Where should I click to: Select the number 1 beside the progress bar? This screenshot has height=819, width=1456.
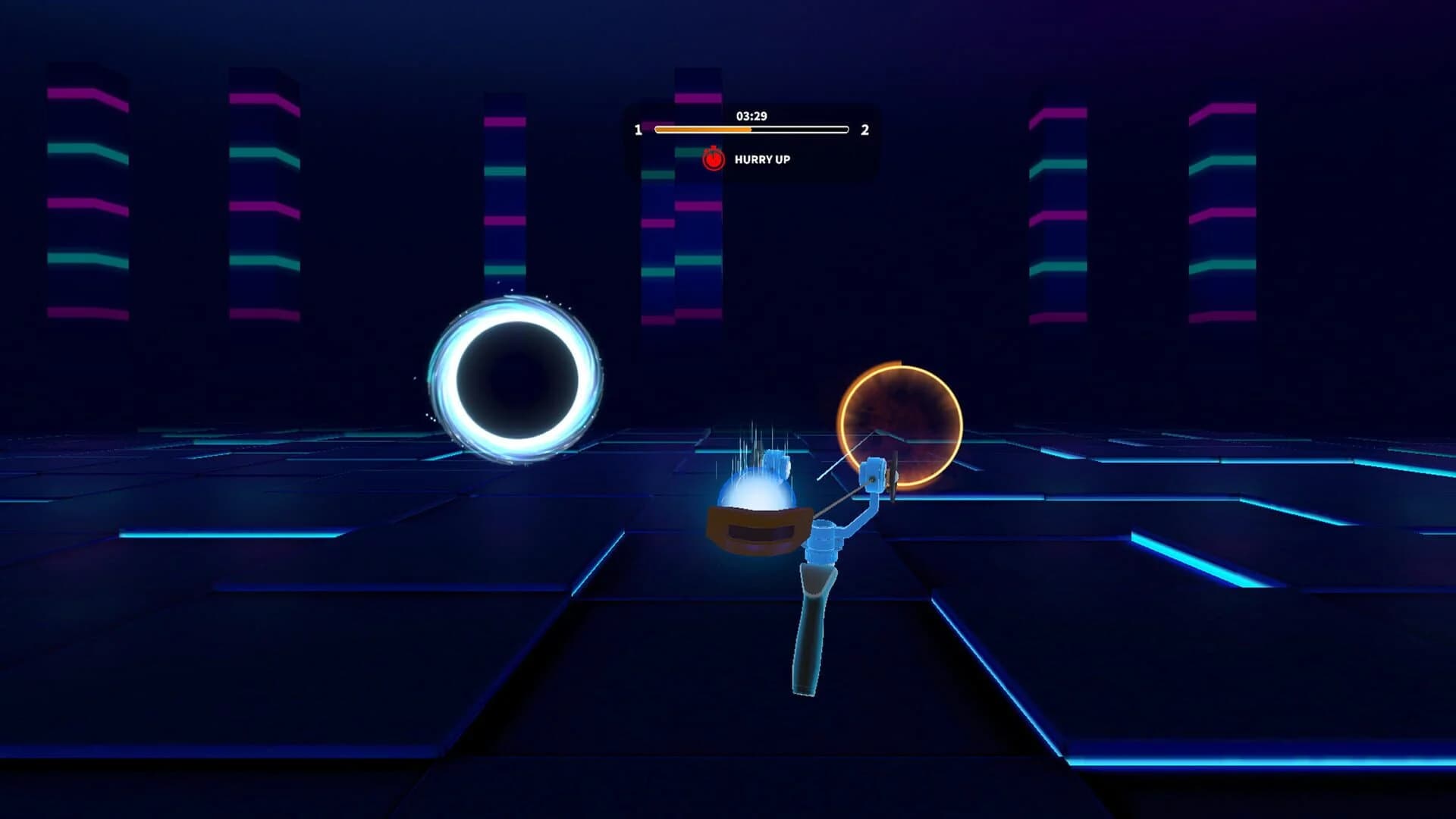pyautogui.click(x=639, y=130)
